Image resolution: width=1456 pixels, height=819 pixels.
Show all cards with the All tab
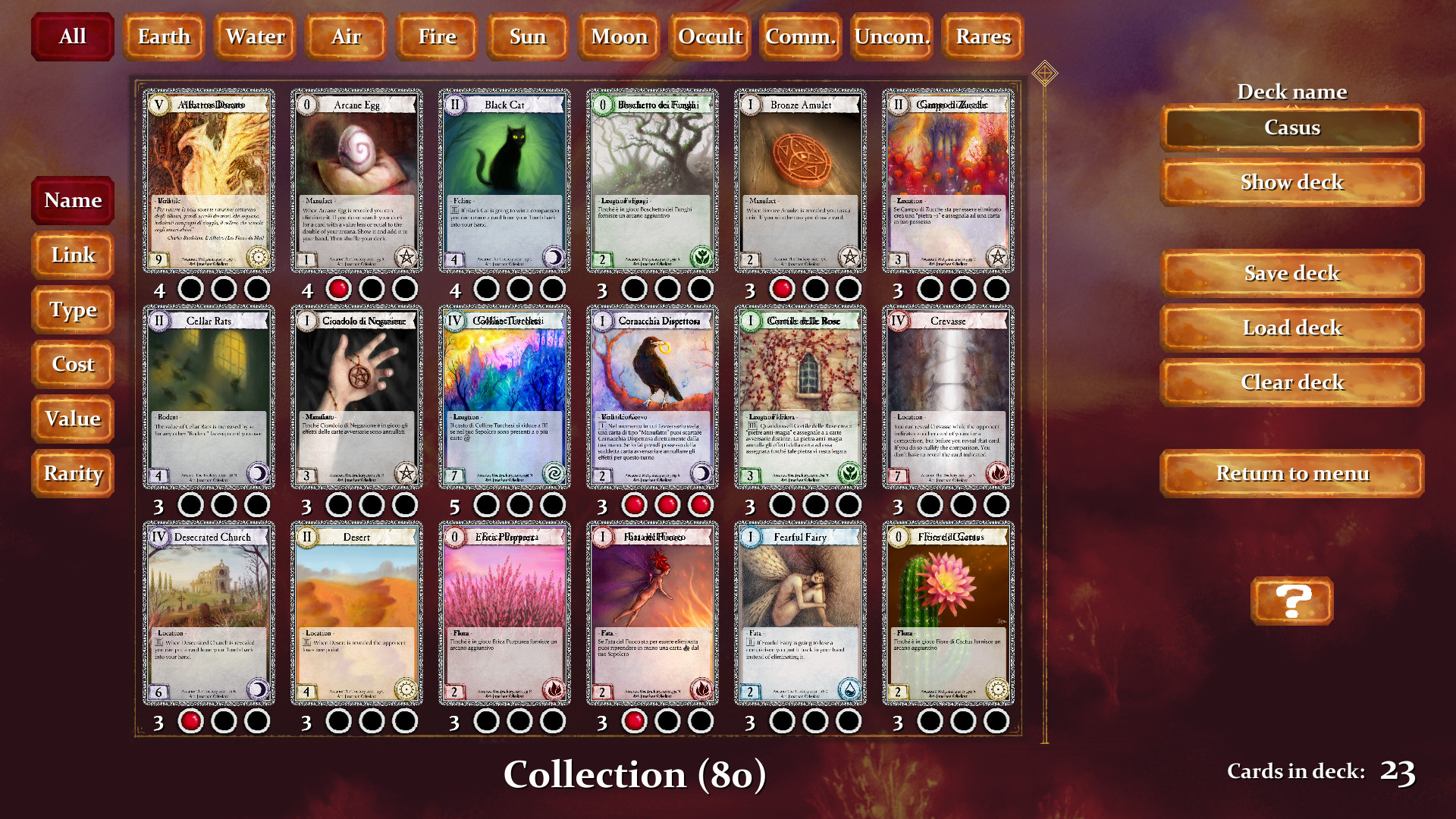[x=72, y=36]
